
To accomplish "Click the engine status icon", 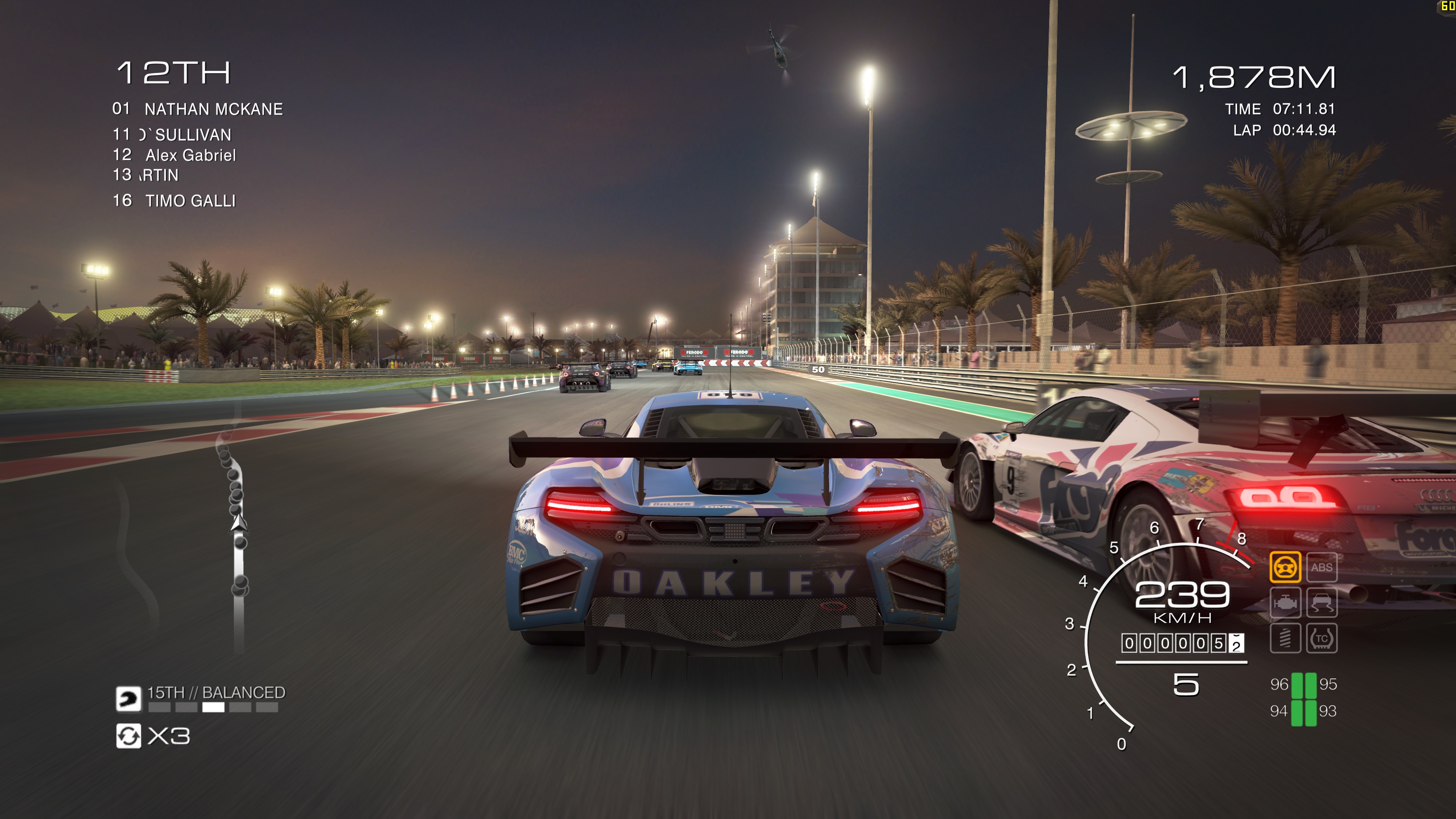I will [1285, 602].
